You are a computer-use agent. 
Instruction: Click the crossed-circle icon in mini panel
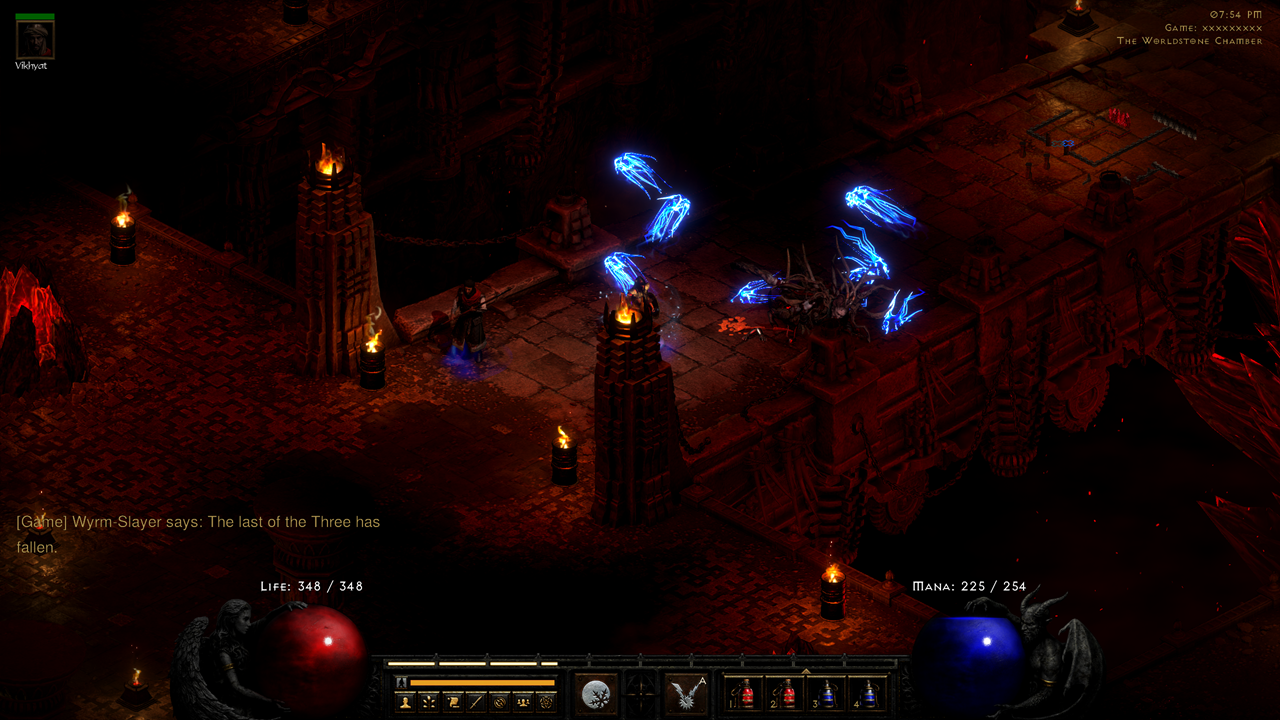499,702
